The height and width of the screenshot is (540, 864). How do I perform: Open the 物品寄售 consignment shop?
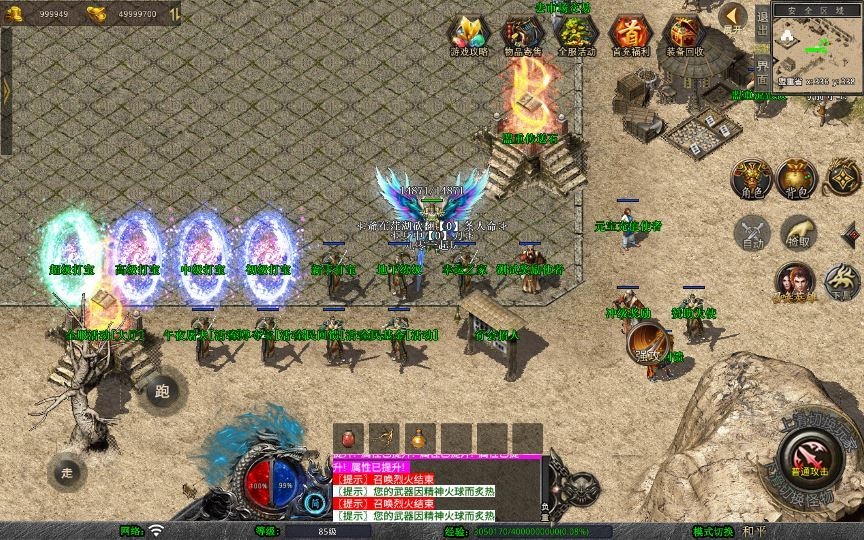tap(521, 33)
